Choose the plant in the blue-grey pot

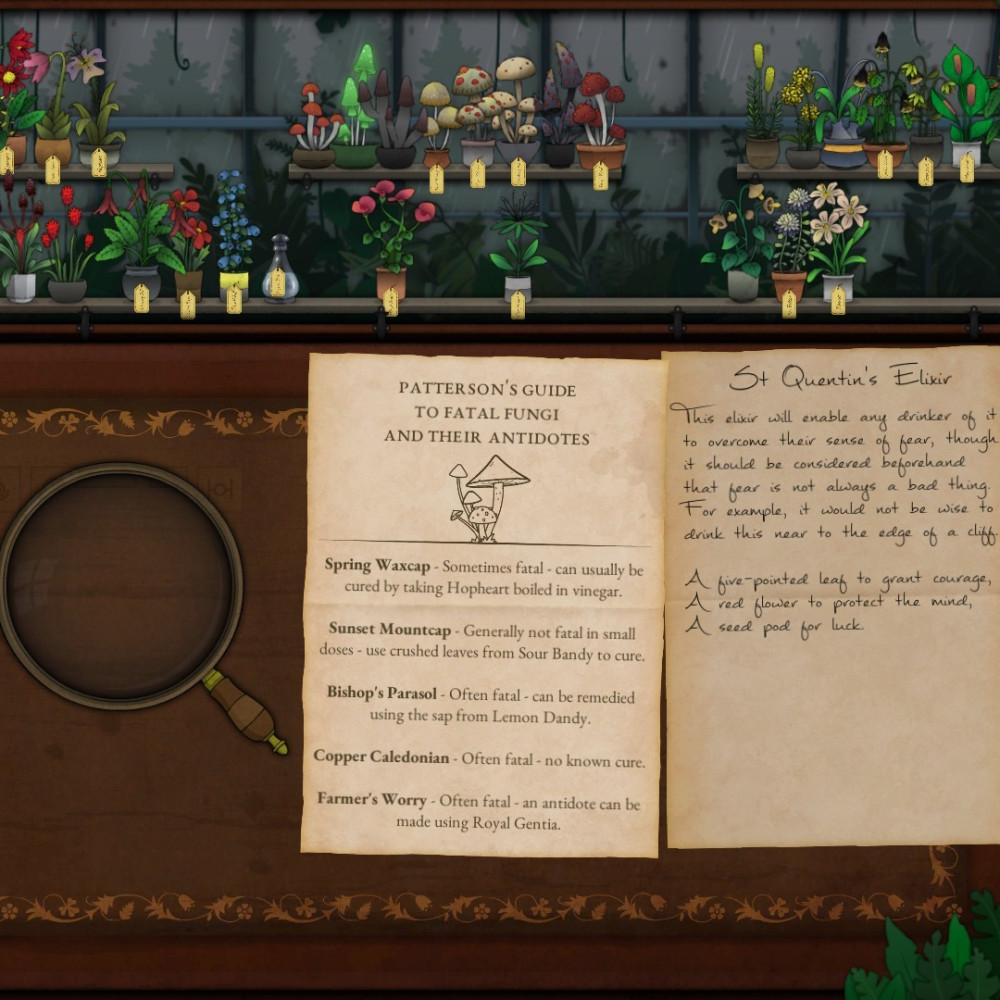pos(842,130)
